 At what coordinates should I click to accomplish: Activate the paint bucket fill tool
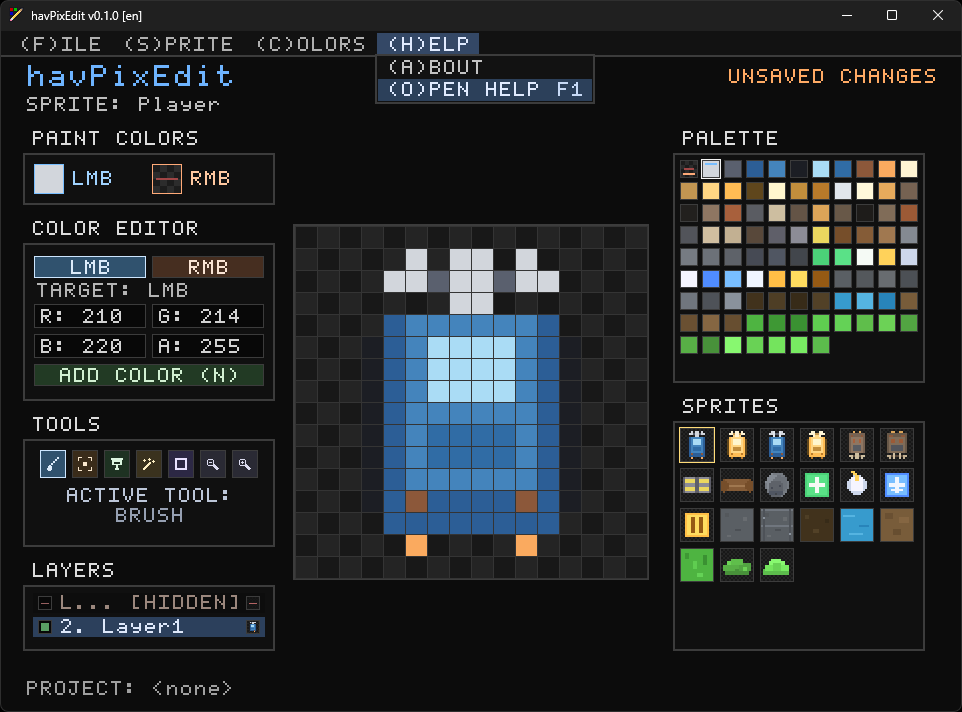click(x=117, y=463)
